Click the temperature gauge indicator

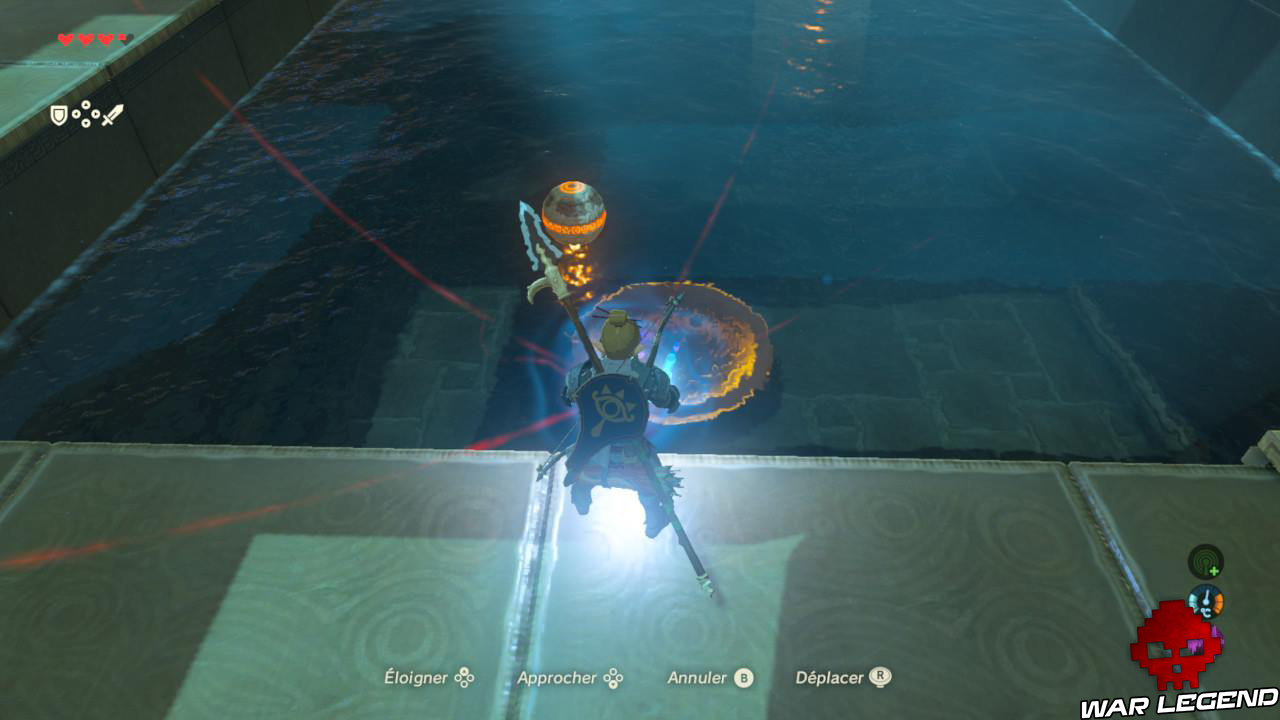pyautogui.click(x=1206, y=601)
